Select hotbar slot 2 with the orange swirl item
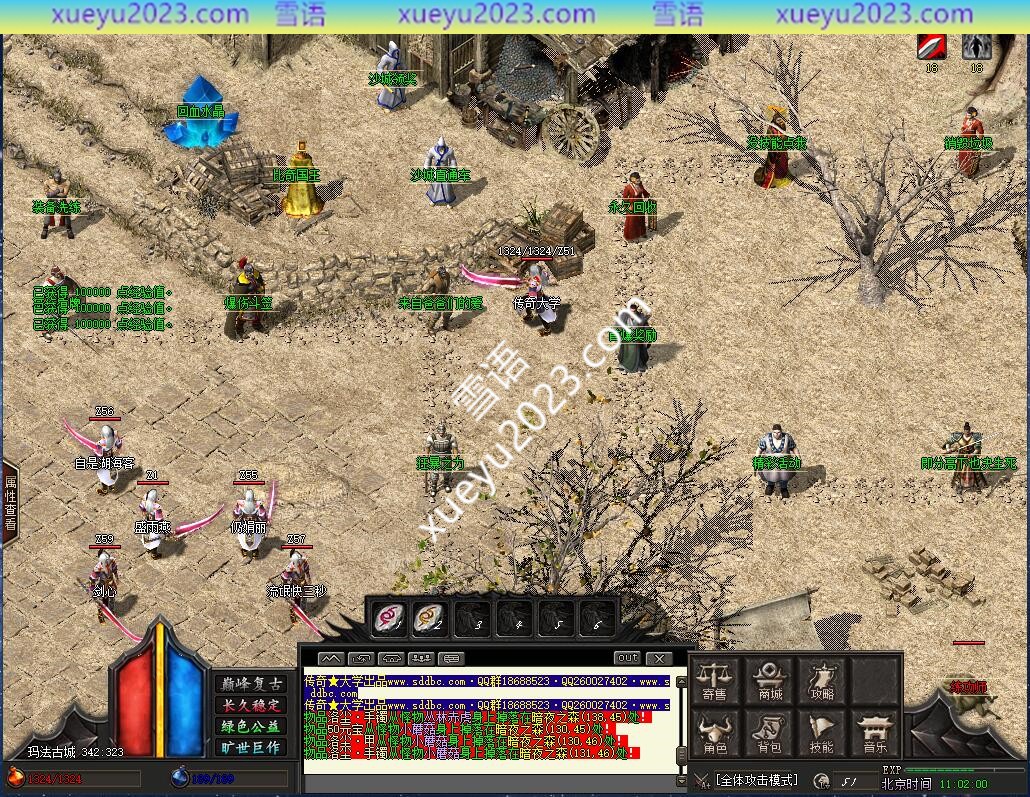 (x=429, y=618)
